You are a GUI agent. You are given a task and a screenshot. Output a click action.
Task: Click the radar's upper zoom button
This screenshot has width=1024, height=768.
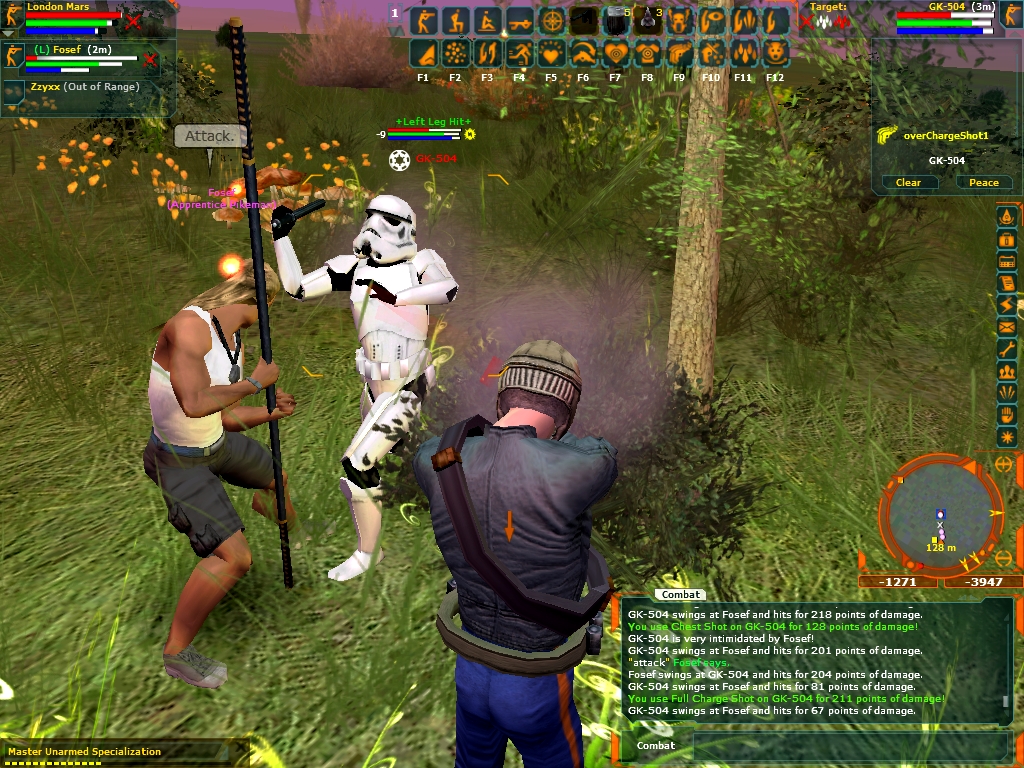1003,466
